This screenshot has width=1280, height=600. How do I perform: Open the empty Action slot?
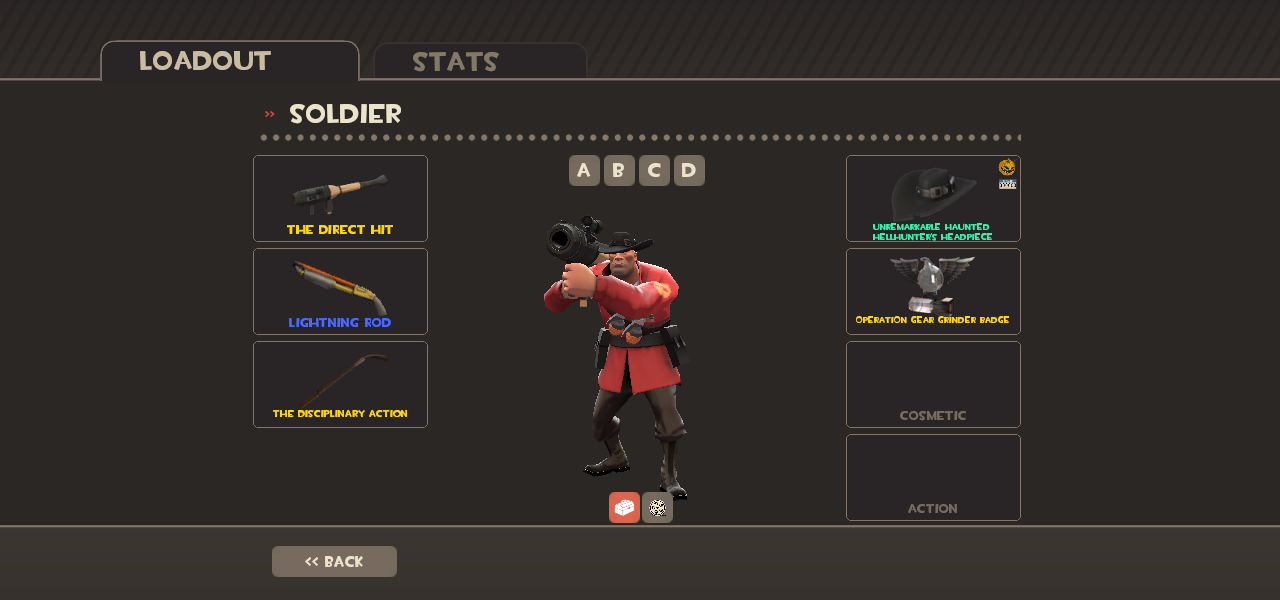click(933, 477)
